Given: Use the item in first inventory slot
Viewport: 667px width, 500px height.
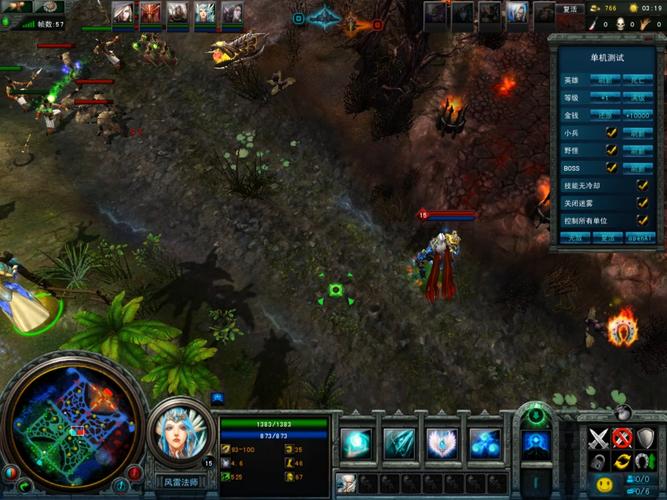Looking at the screenshot, I should pos(346,483).
